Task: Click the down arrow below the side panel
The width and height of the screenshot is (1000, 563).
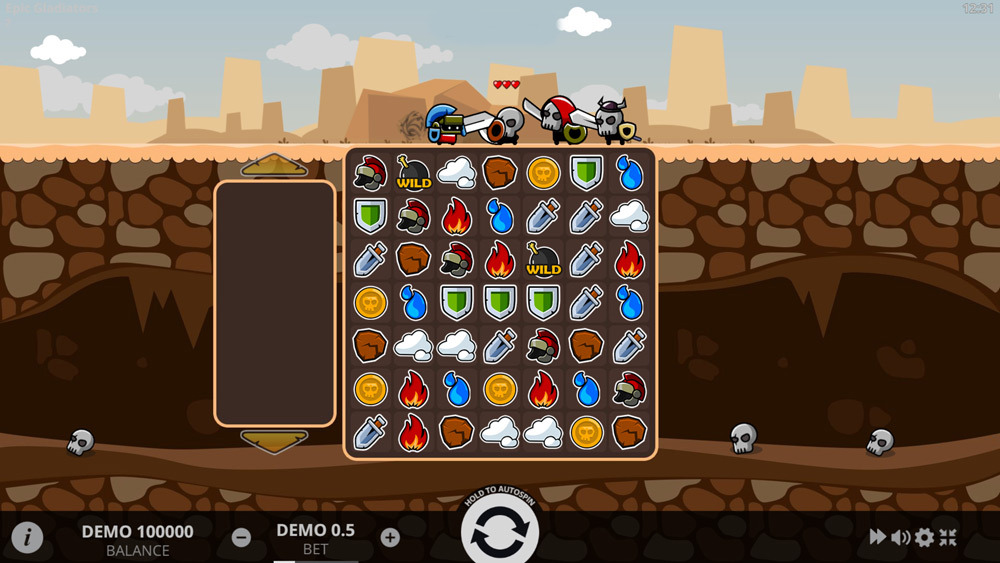Action: coord(274,440)
